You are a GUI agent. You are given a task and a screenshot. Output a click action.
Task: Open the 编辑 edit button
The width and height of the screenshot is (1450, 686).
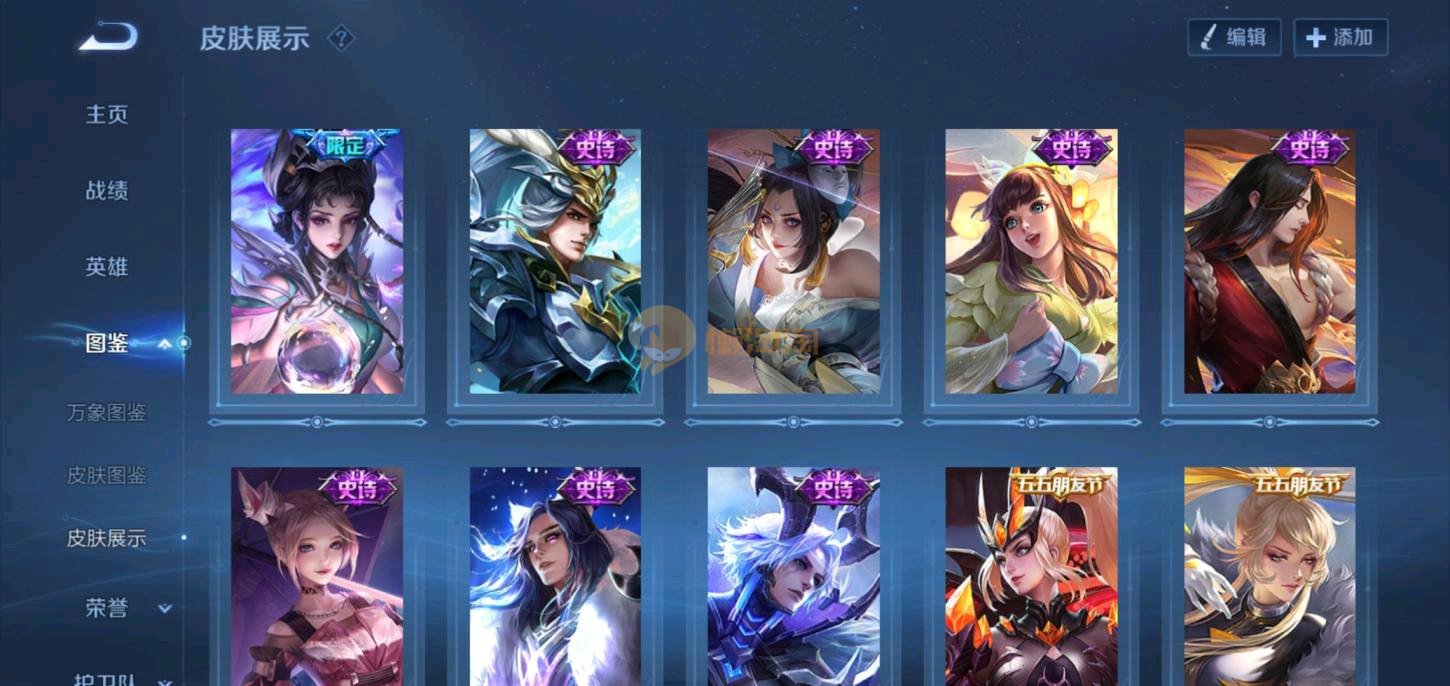[x=1234, y=38]
